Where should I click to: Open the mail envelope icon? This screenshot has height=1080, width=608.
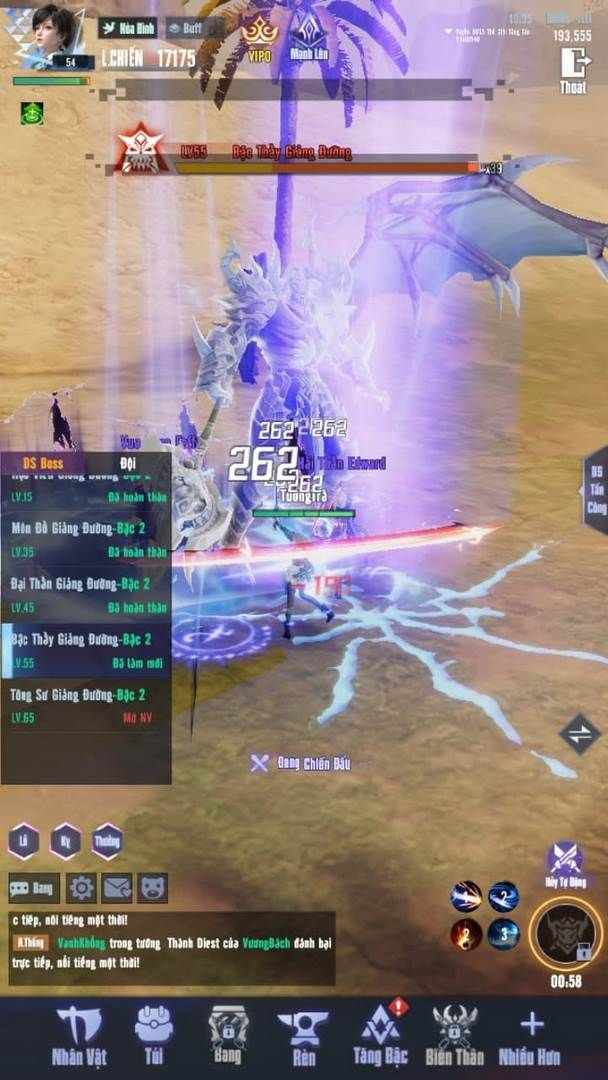[x=117, y=887]
